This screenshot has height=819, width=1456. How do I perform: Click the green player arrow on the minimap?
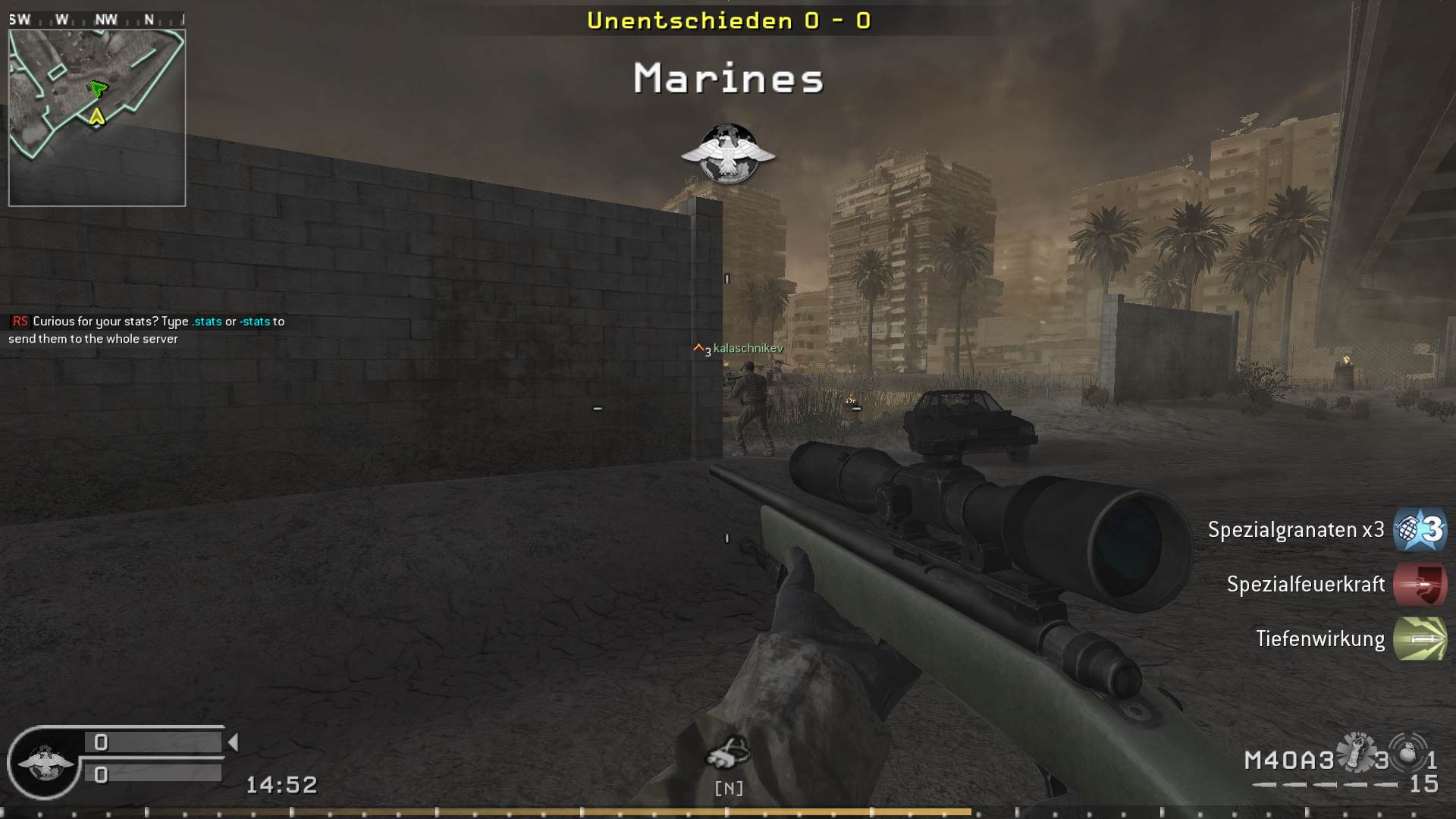coord(97,89)
